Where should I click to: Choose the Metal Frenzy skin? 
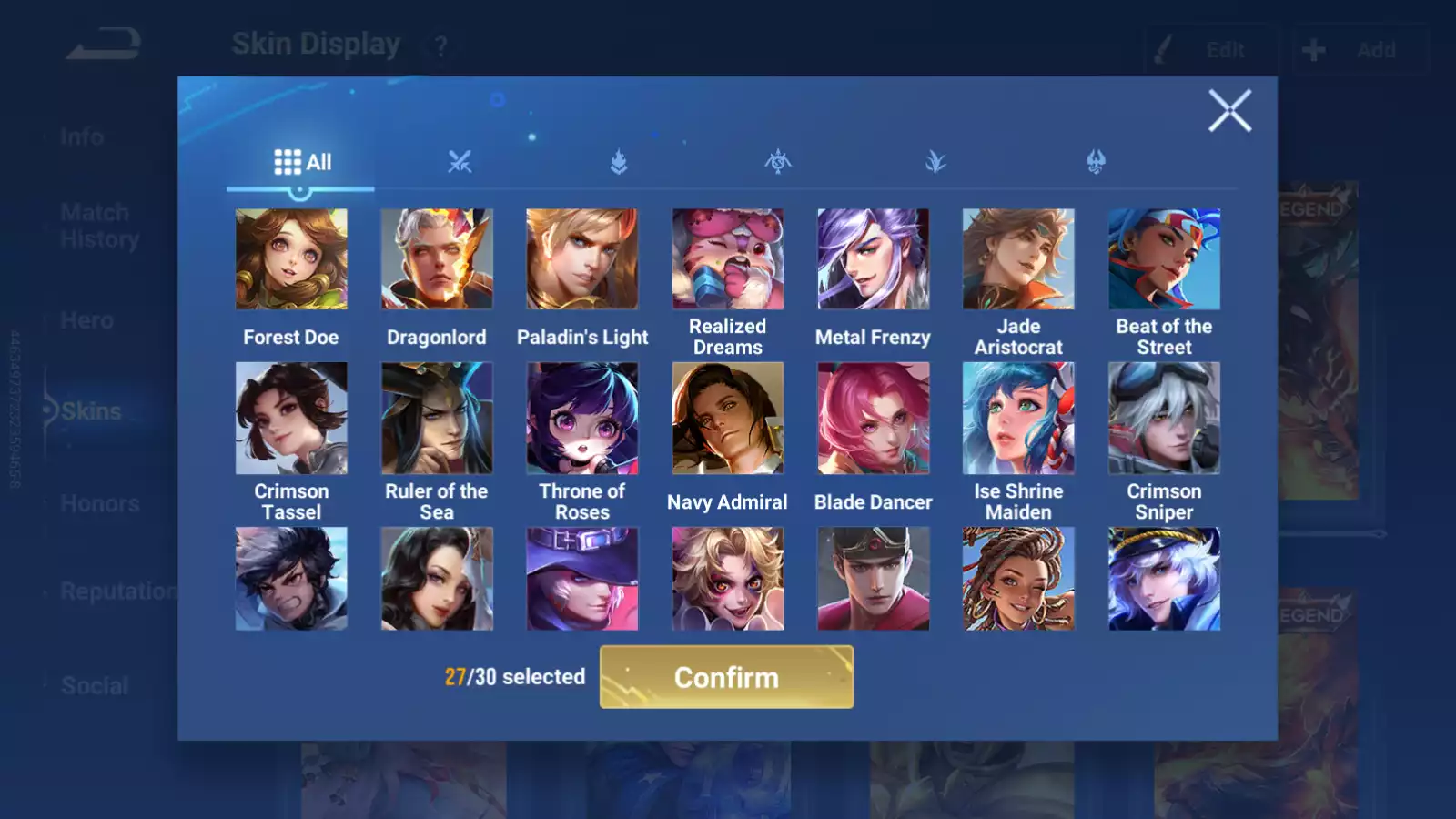click(874, 259)
